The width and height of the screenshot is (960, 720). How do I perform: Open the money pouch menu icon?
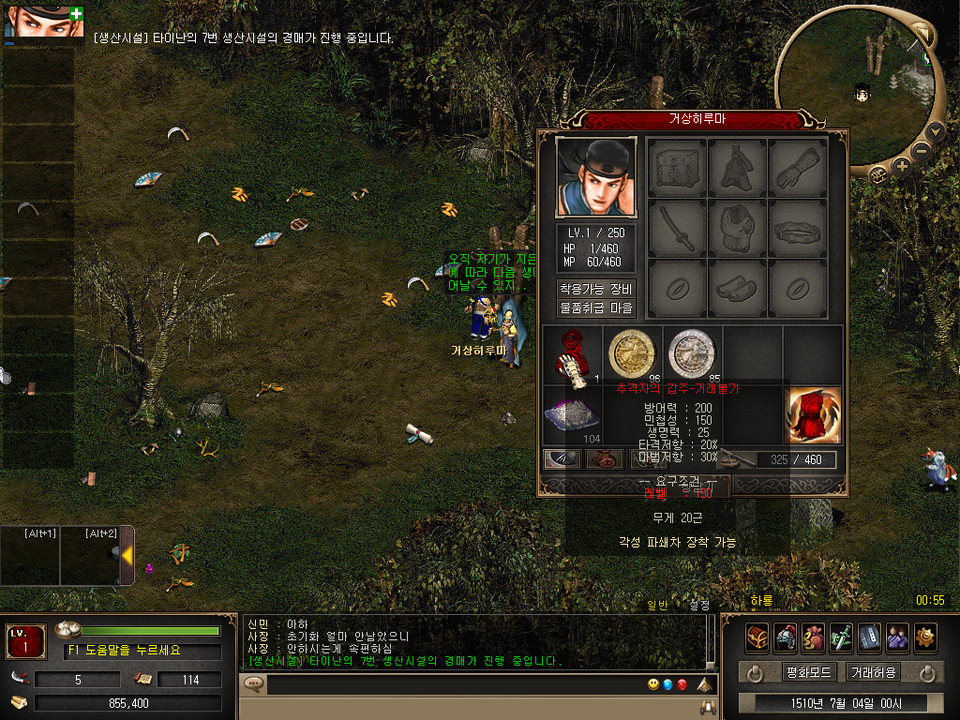coord(813,636)
